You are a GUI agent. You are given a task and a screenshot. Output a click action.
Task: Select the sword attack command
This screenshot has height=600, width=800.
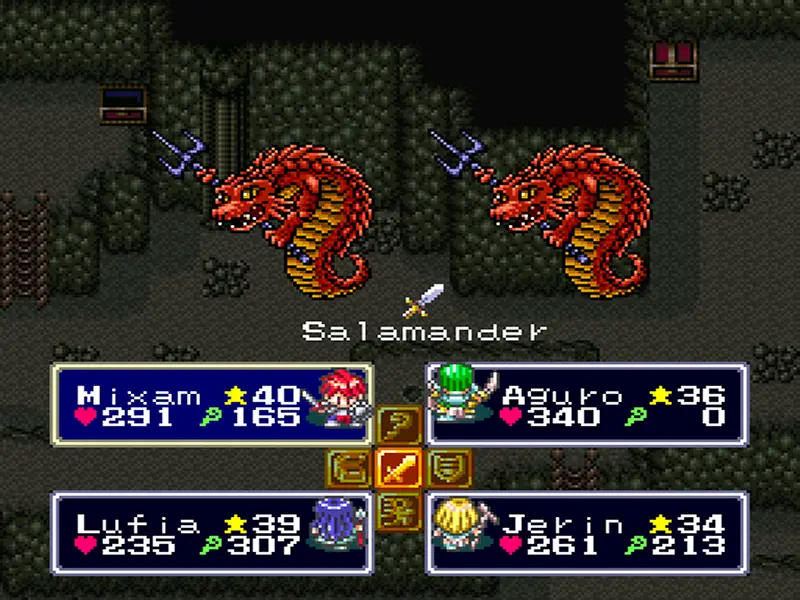[x=398, y=467]
